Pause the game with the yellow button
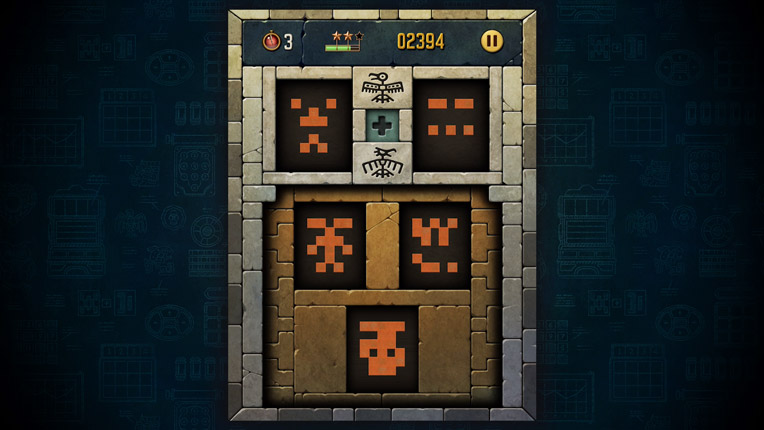The image size is (764, 430). (492, 41)
